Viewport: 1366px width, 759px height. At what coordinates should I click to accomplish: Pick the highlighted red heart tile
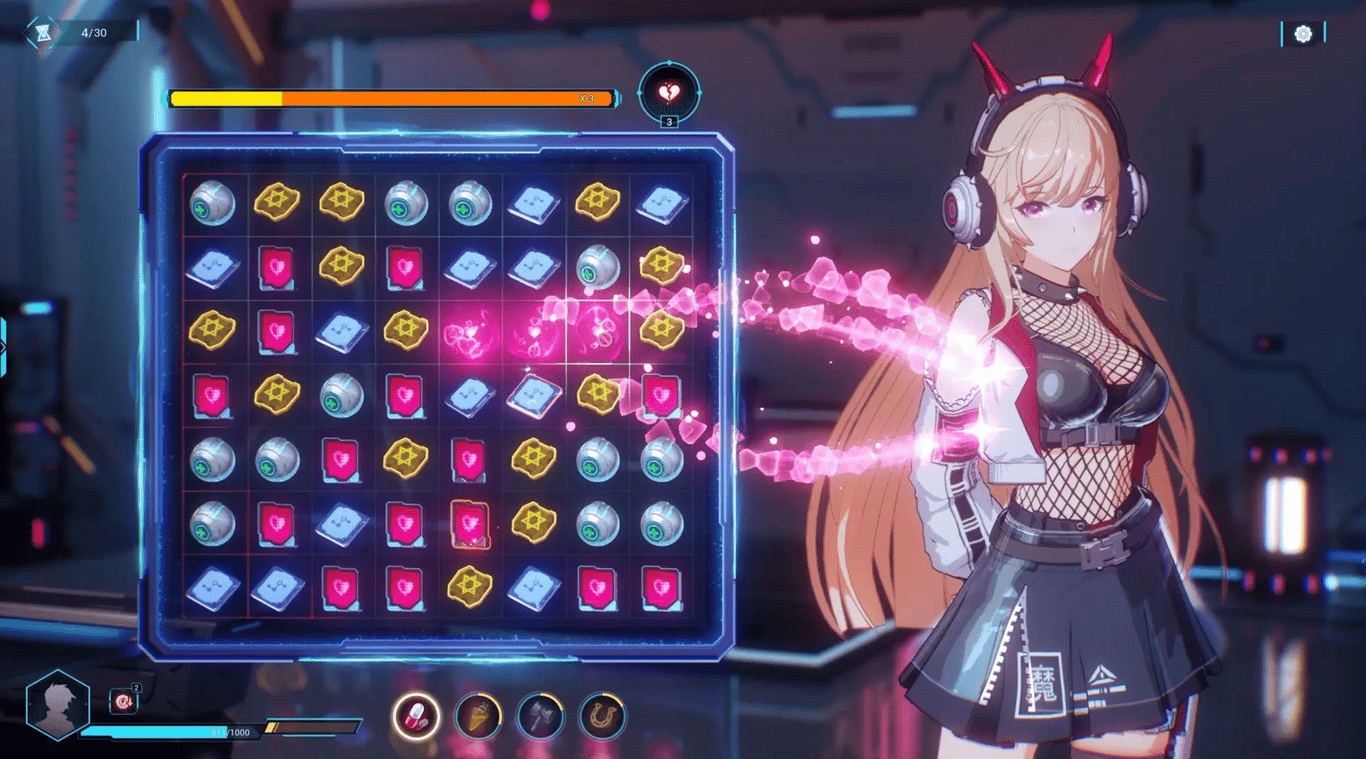(x=469, y=523)
